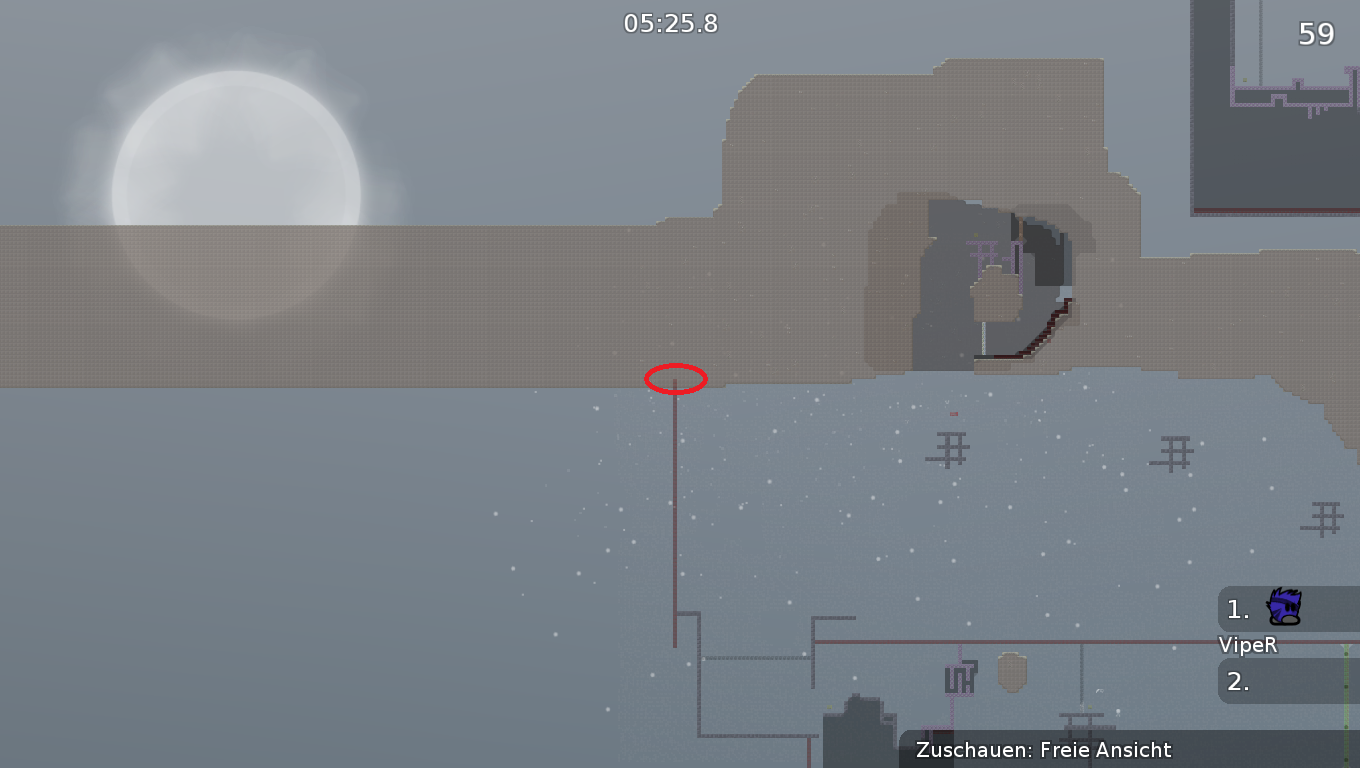This screenshot has height=768, width=1360.
Task: Click the red circled marker on the ground
Action: tap(676, 379)
